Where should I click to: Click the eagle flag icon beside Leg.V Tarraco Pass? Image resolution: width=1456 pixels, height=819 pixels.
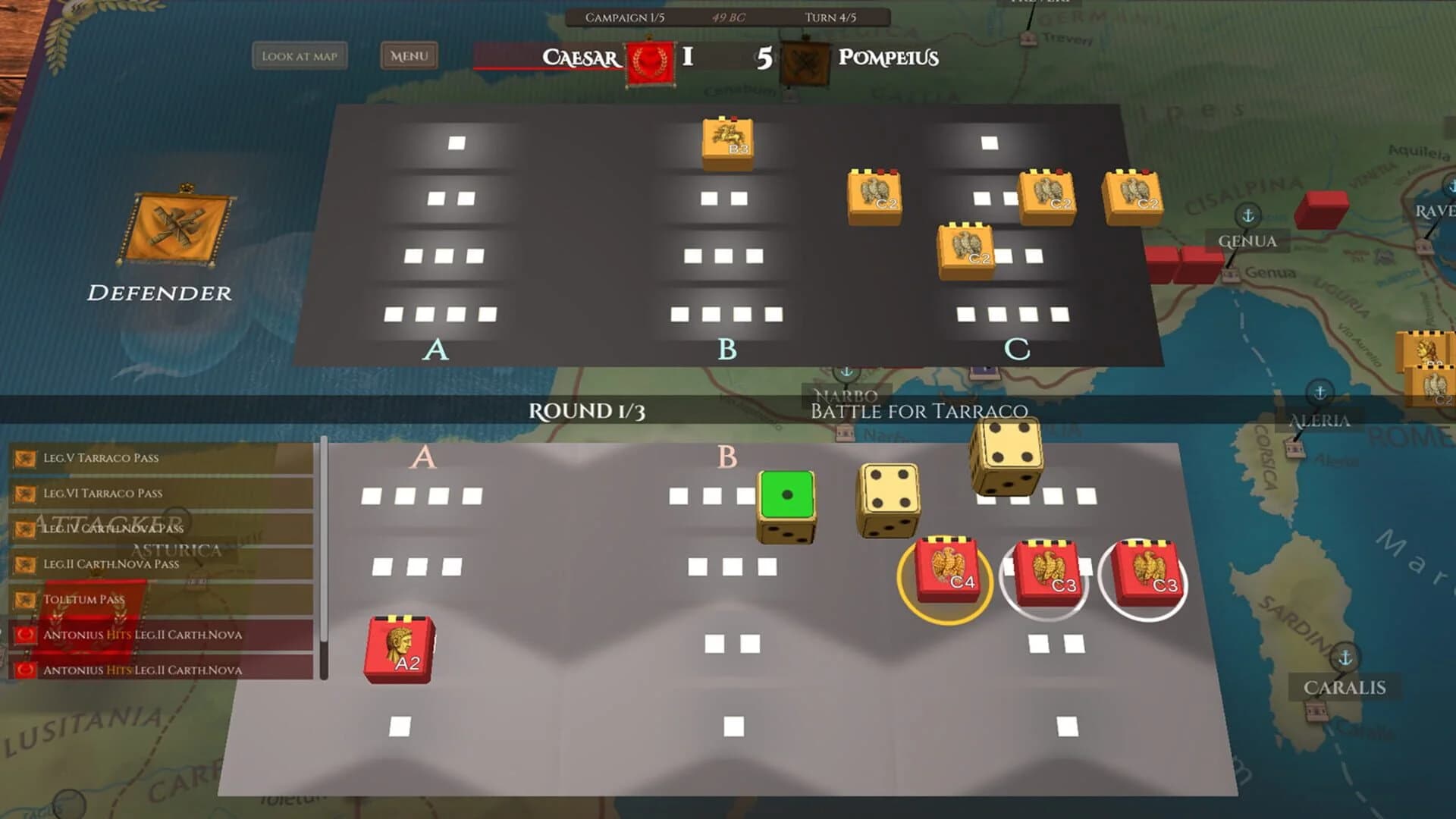pos(25,457)
